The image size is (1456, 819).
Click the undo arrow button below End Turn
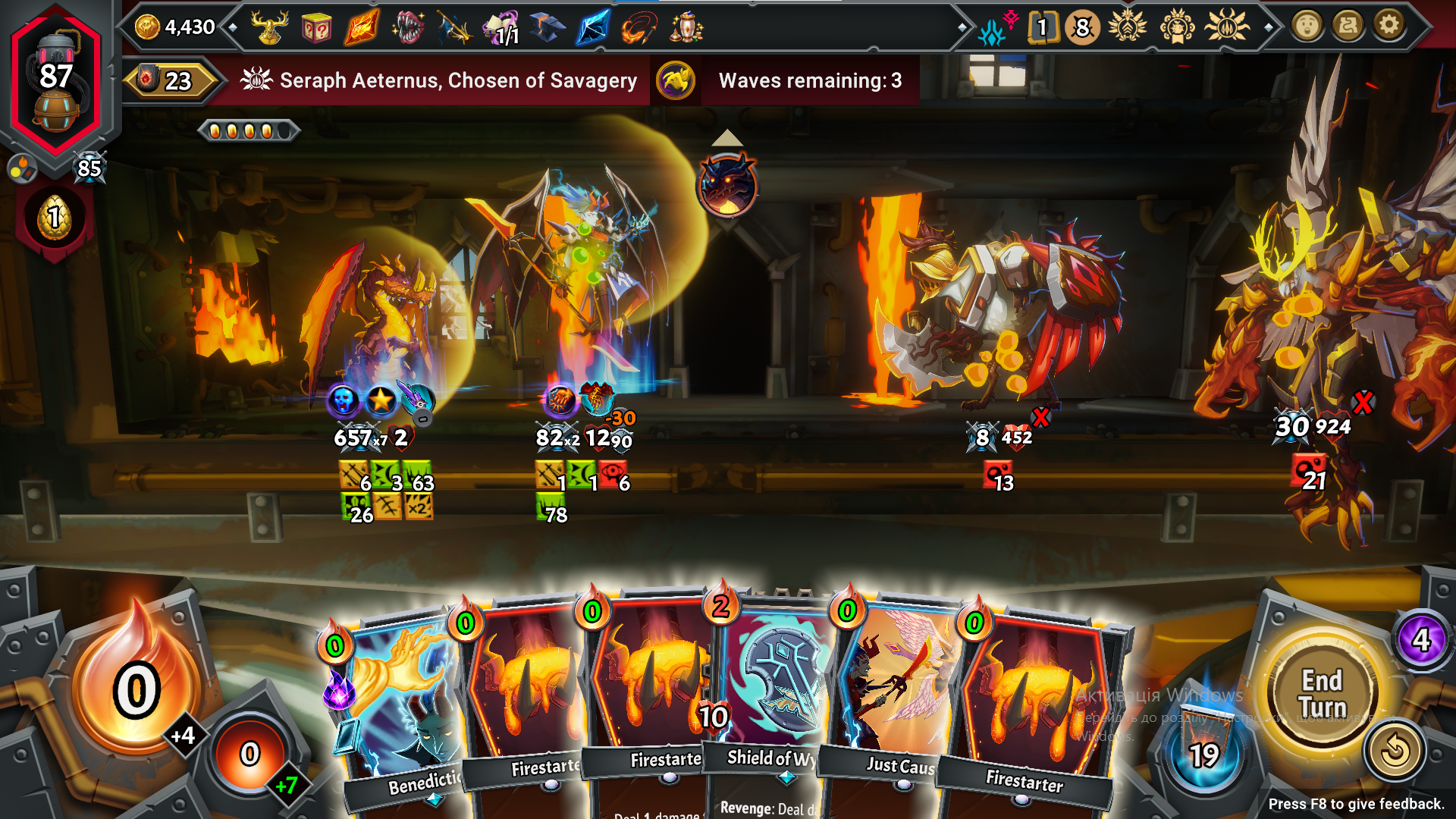tap(1394, 752)
